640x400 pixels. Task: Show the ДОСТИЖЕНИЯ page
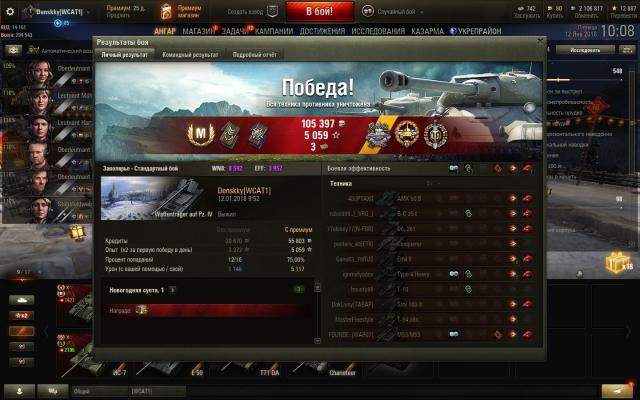[x=321, y=31]
